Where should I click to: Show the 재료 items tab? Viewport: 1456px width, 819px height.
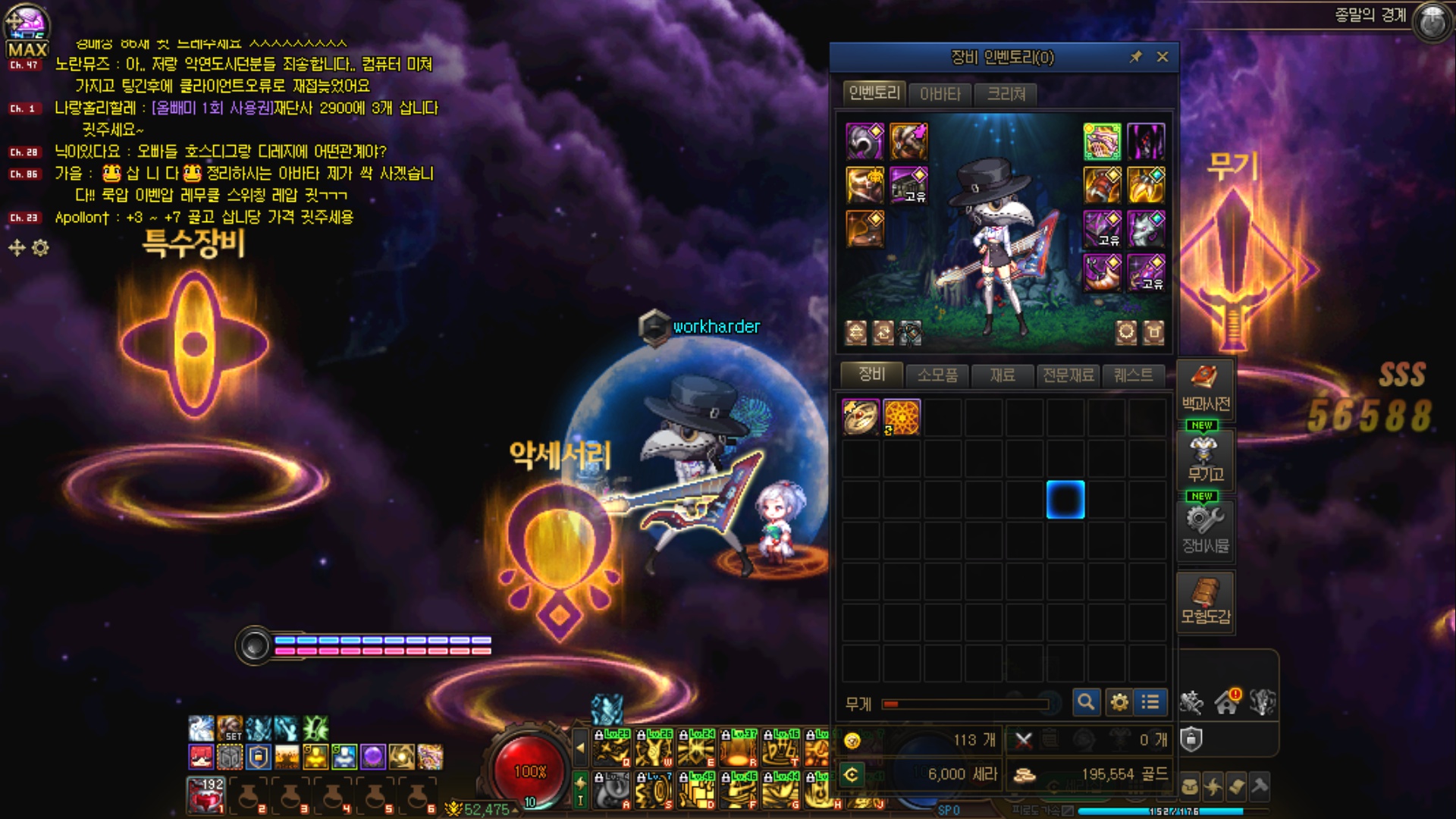[x=1003, y=375]
